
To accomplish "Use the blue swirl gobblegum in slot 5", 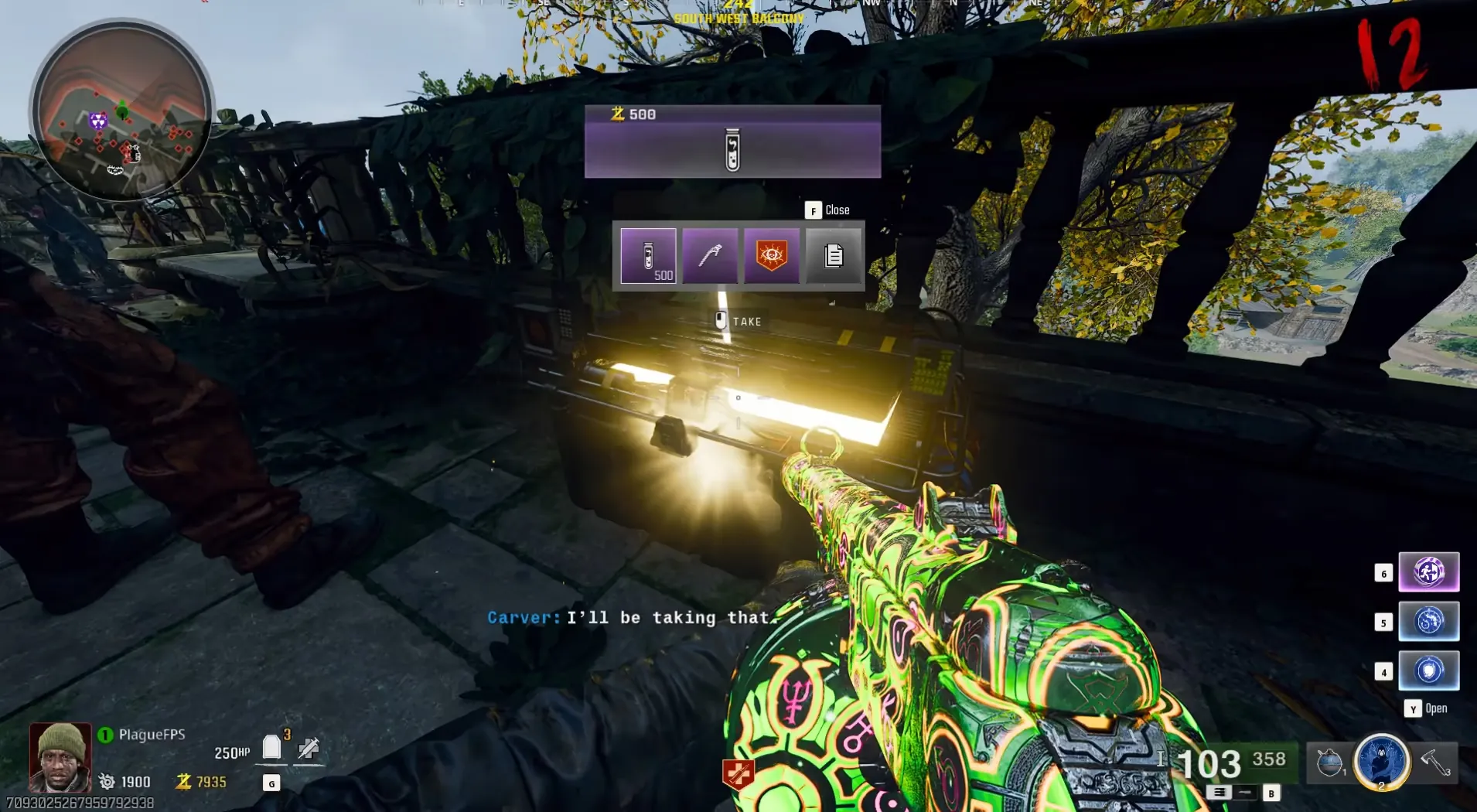I will 1428,621.
